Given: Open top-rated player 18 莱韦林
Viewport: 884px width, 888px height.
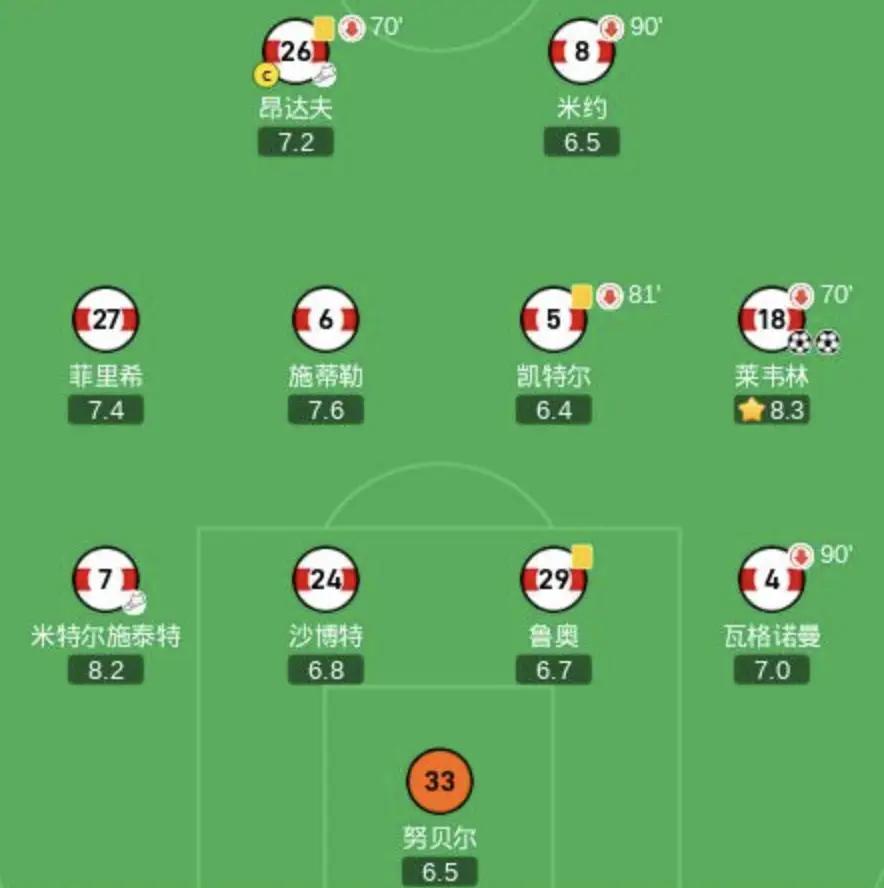Looking at the screenshot, I should tap(772, 320).
